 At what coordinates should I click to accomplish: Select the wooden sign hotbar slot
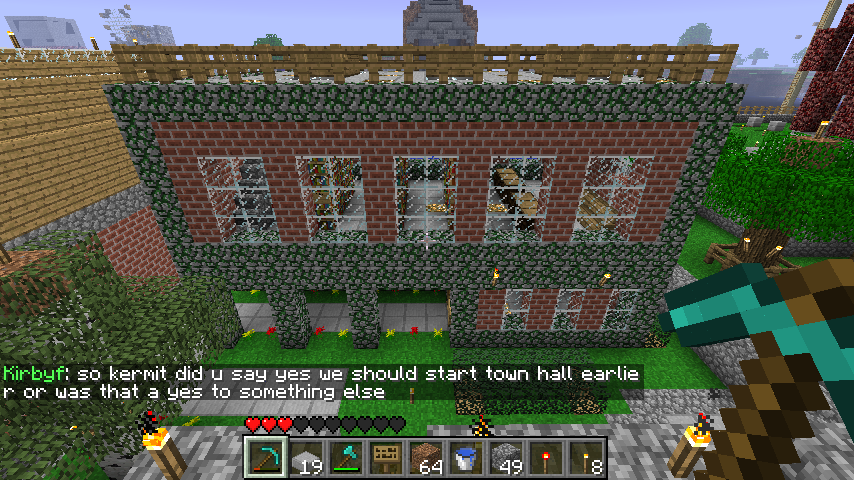pyautogui.click(x=386, y=458)
